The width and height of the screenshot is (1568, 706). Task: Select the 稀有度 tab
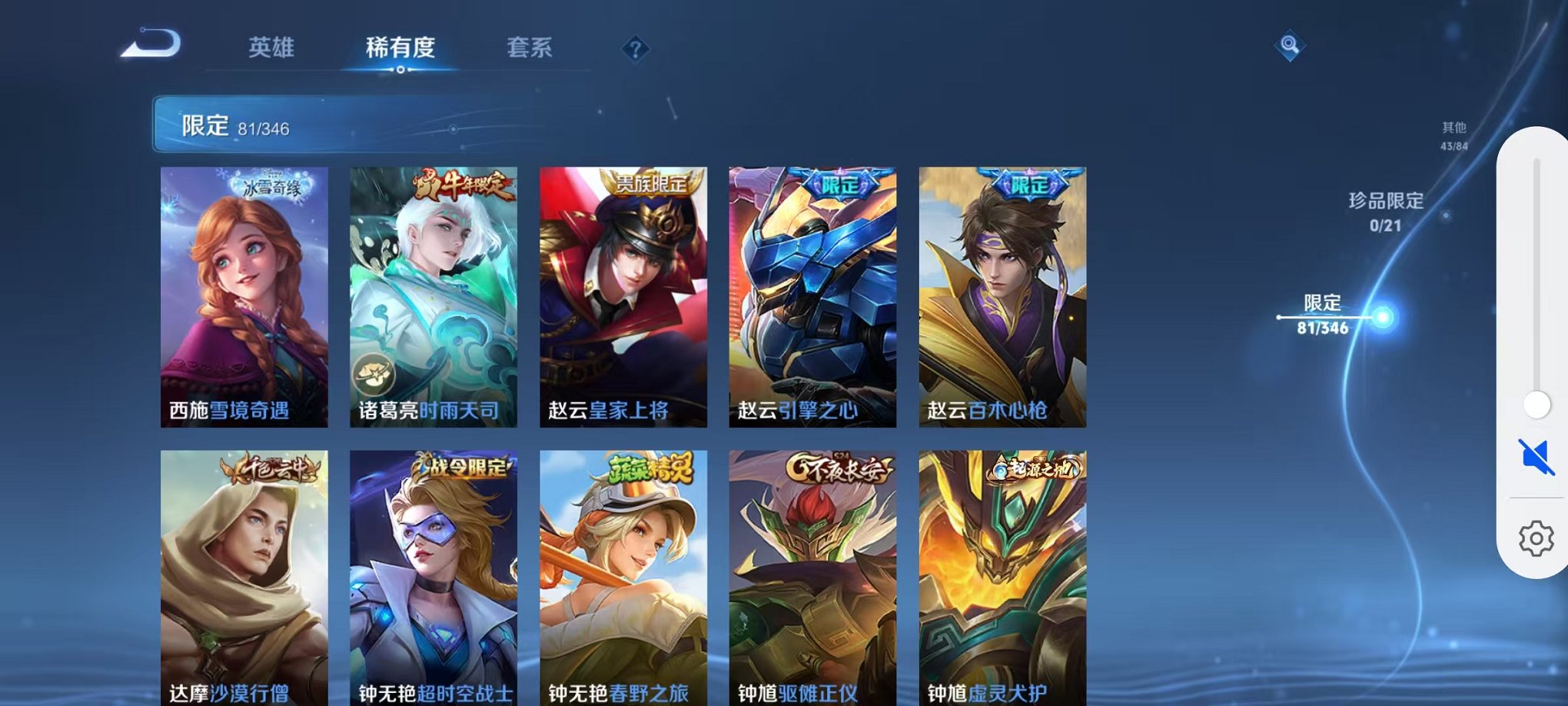(x=399, y=48)
